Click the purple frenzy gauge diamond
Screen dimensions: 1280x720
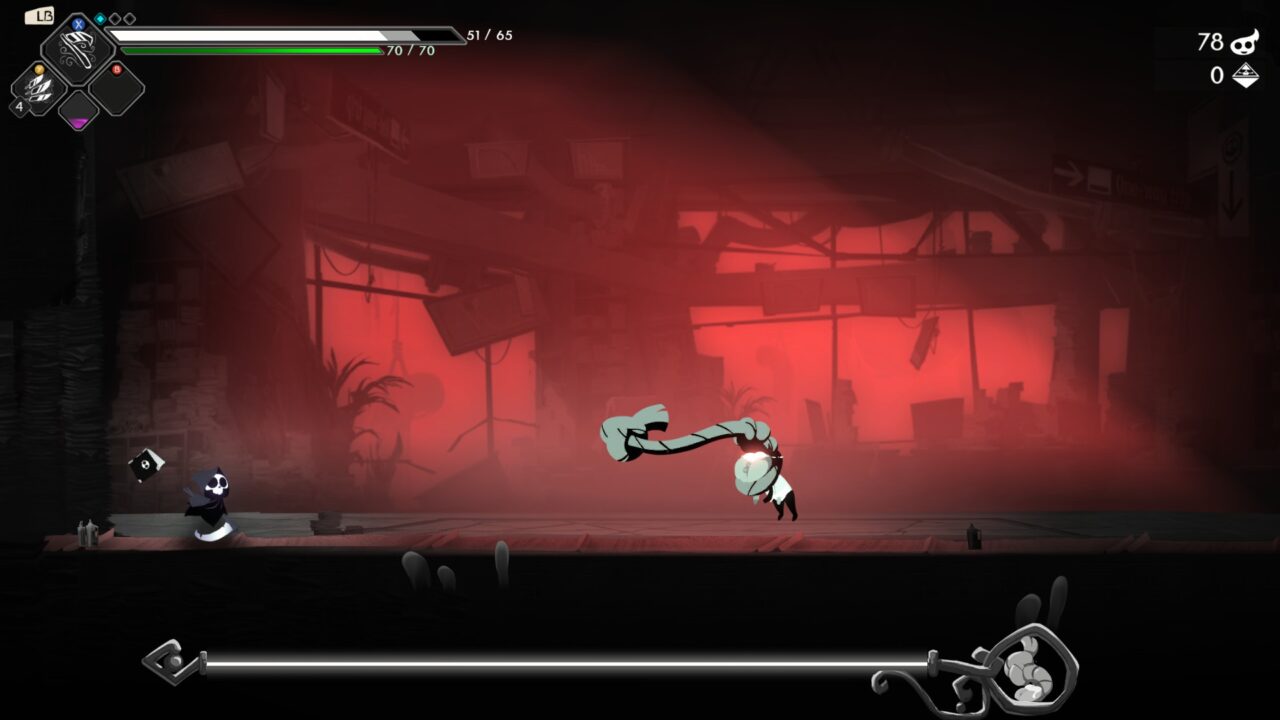pyautogui.click(x=78, y=113)
